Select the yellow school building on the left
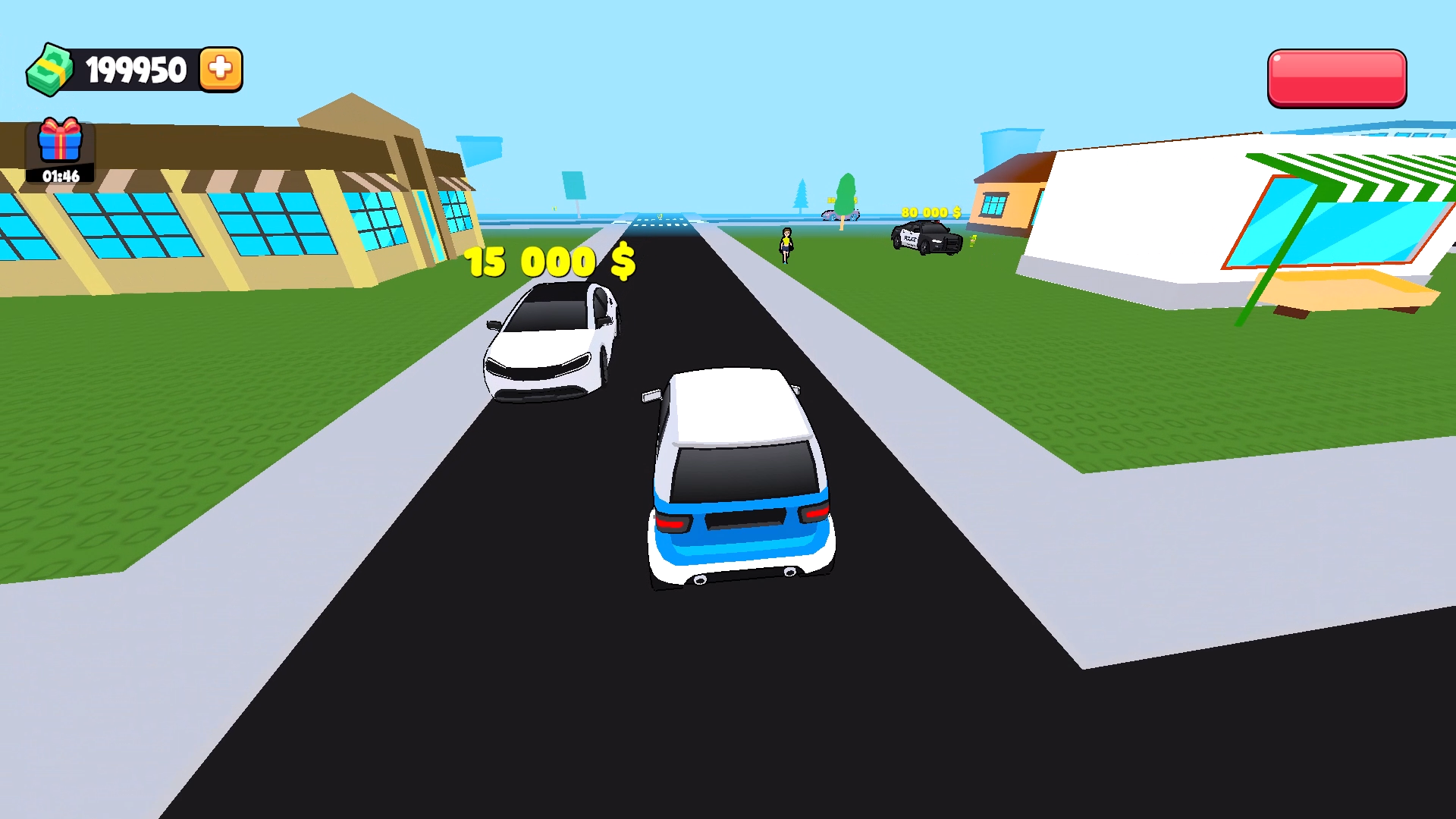The width and height of the screenshot is (1456, 819). coord(227,220)
